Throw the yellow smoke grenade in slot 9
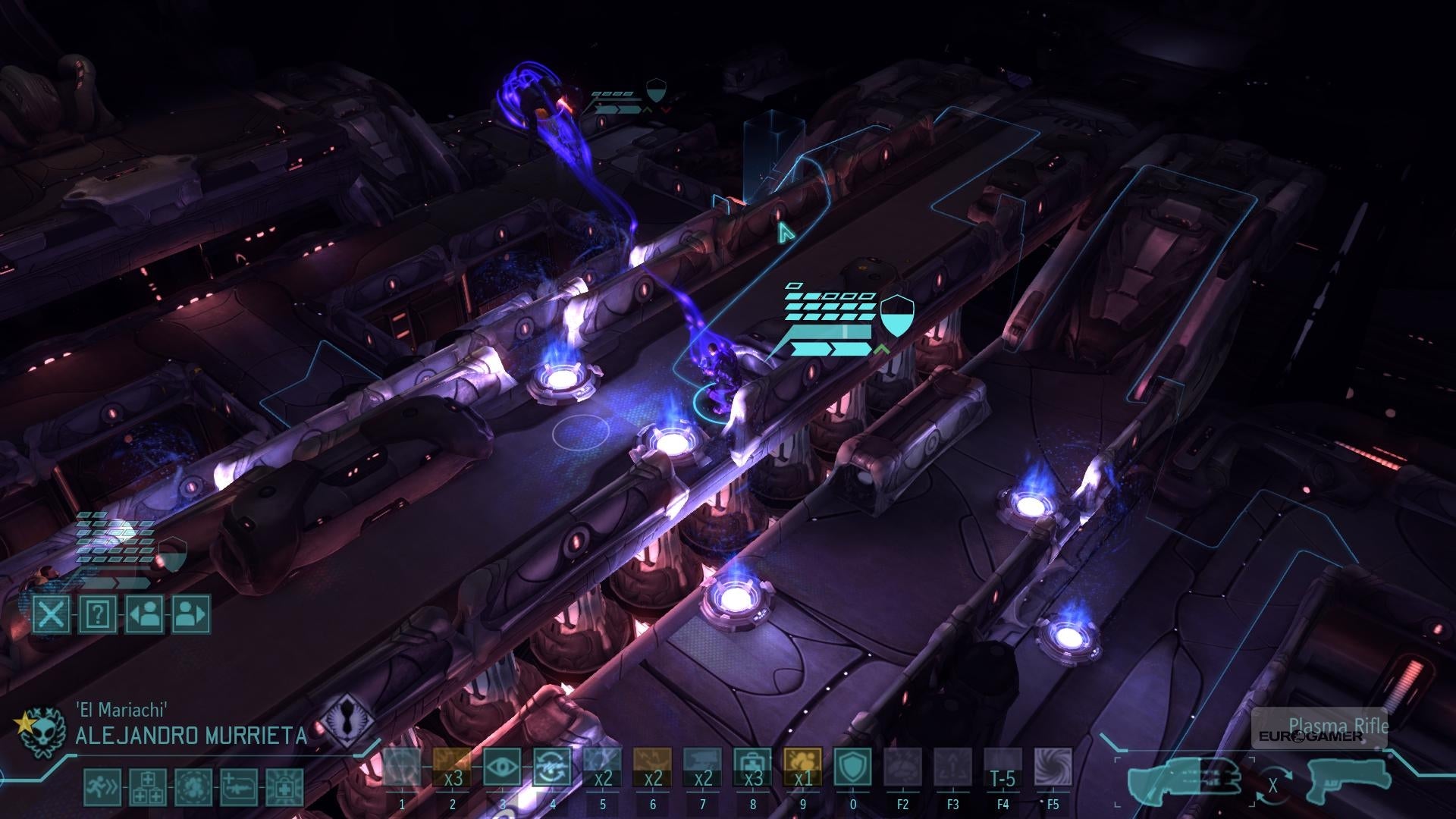 (x=802, y=767)
